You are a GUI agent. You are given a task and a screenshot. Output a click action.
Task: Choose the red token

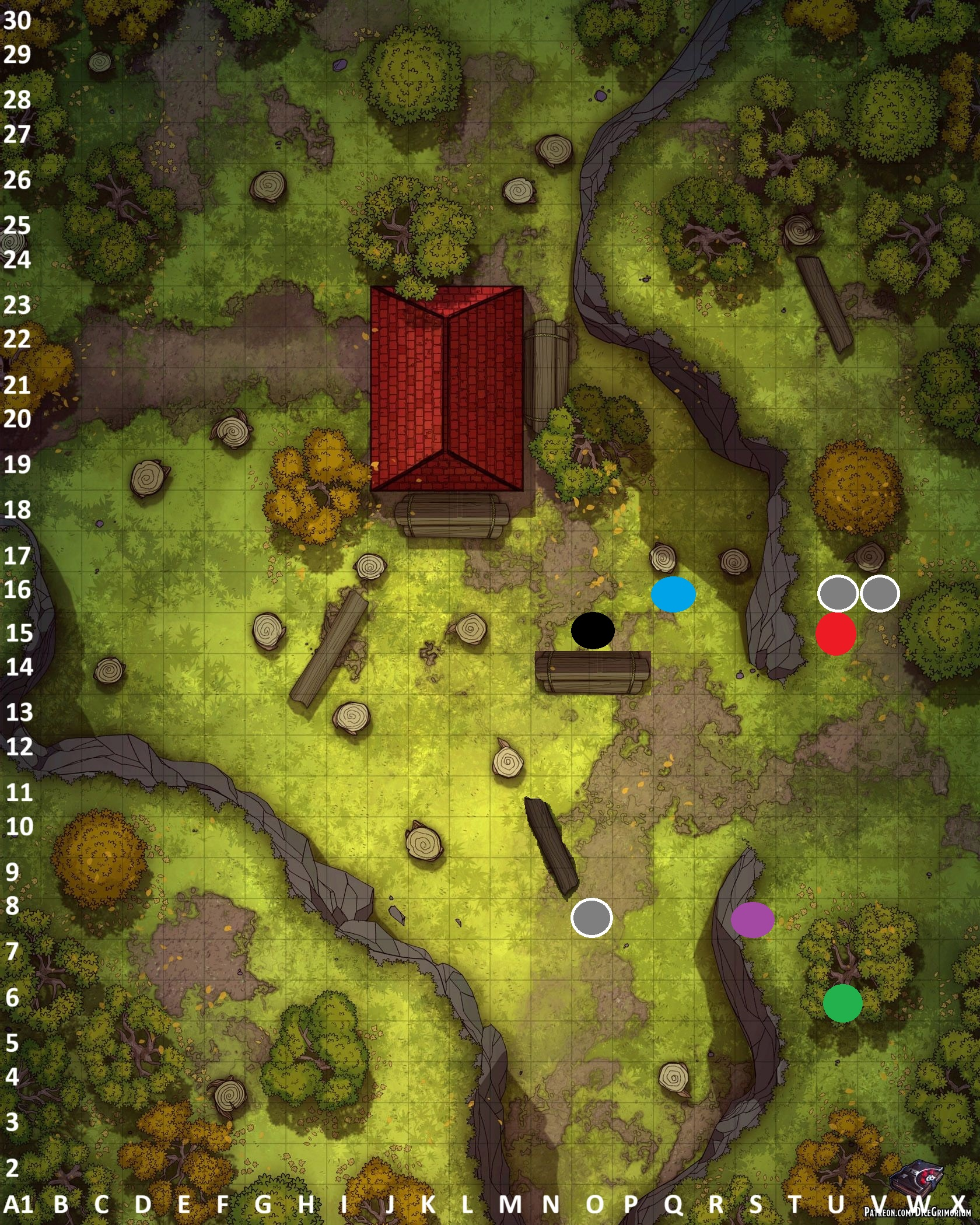pyautogui.click(x=835, y=633)
